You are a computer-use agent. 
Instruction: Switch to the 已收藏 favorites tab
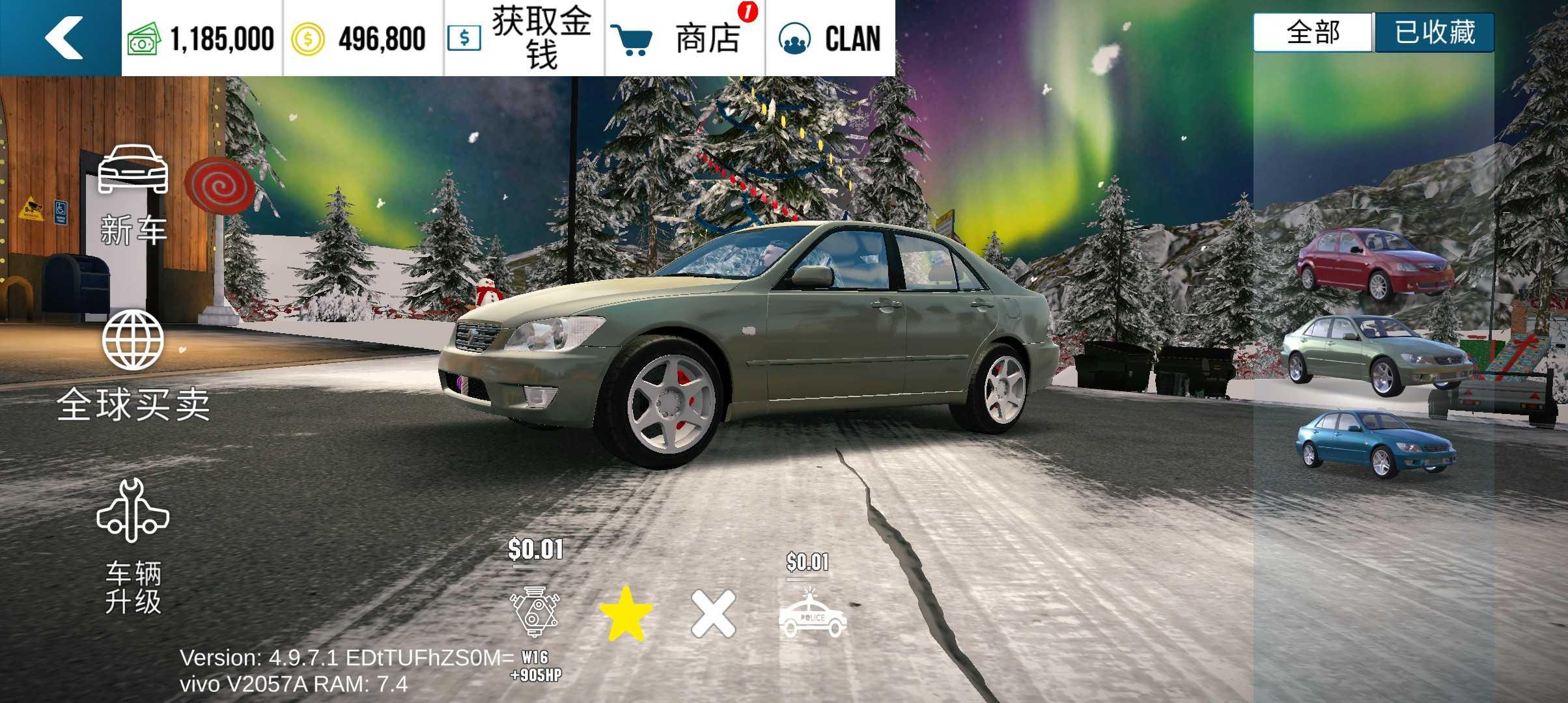pos(1434,33)
